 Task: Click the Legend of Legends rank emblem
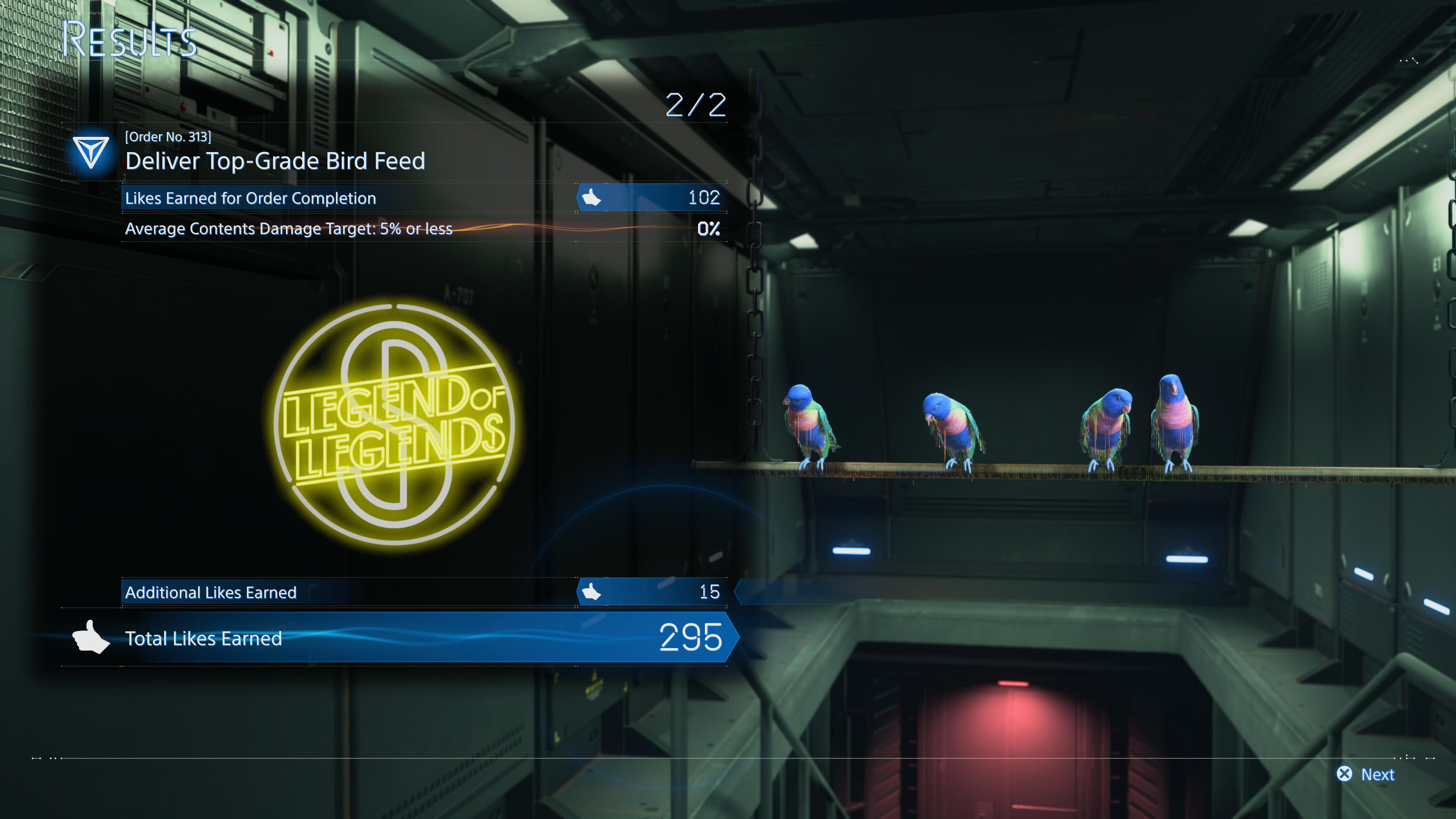394,424
